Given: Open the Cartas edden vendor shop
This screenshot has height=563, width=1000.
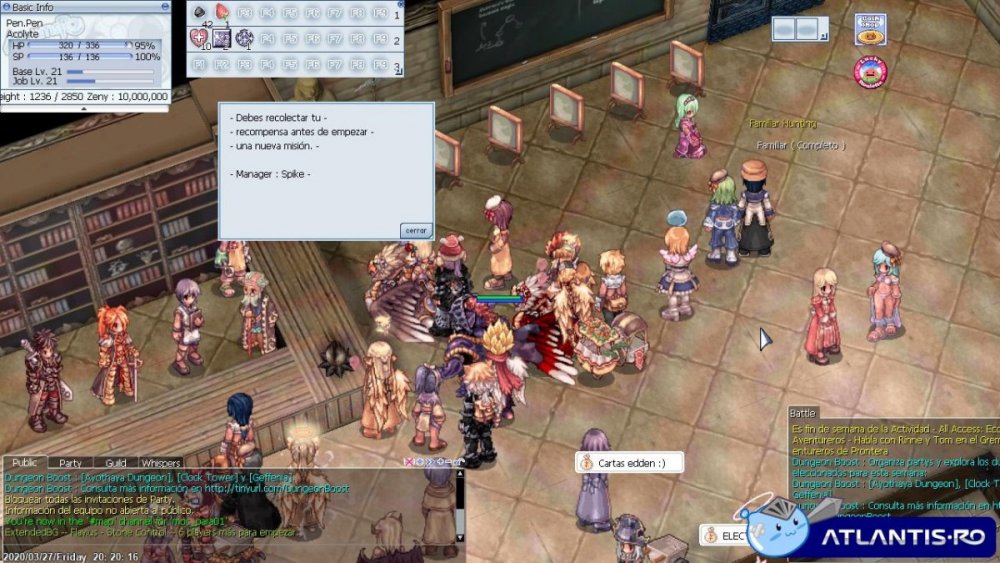Looking at the screenshot, I should (x=630, y=463).
